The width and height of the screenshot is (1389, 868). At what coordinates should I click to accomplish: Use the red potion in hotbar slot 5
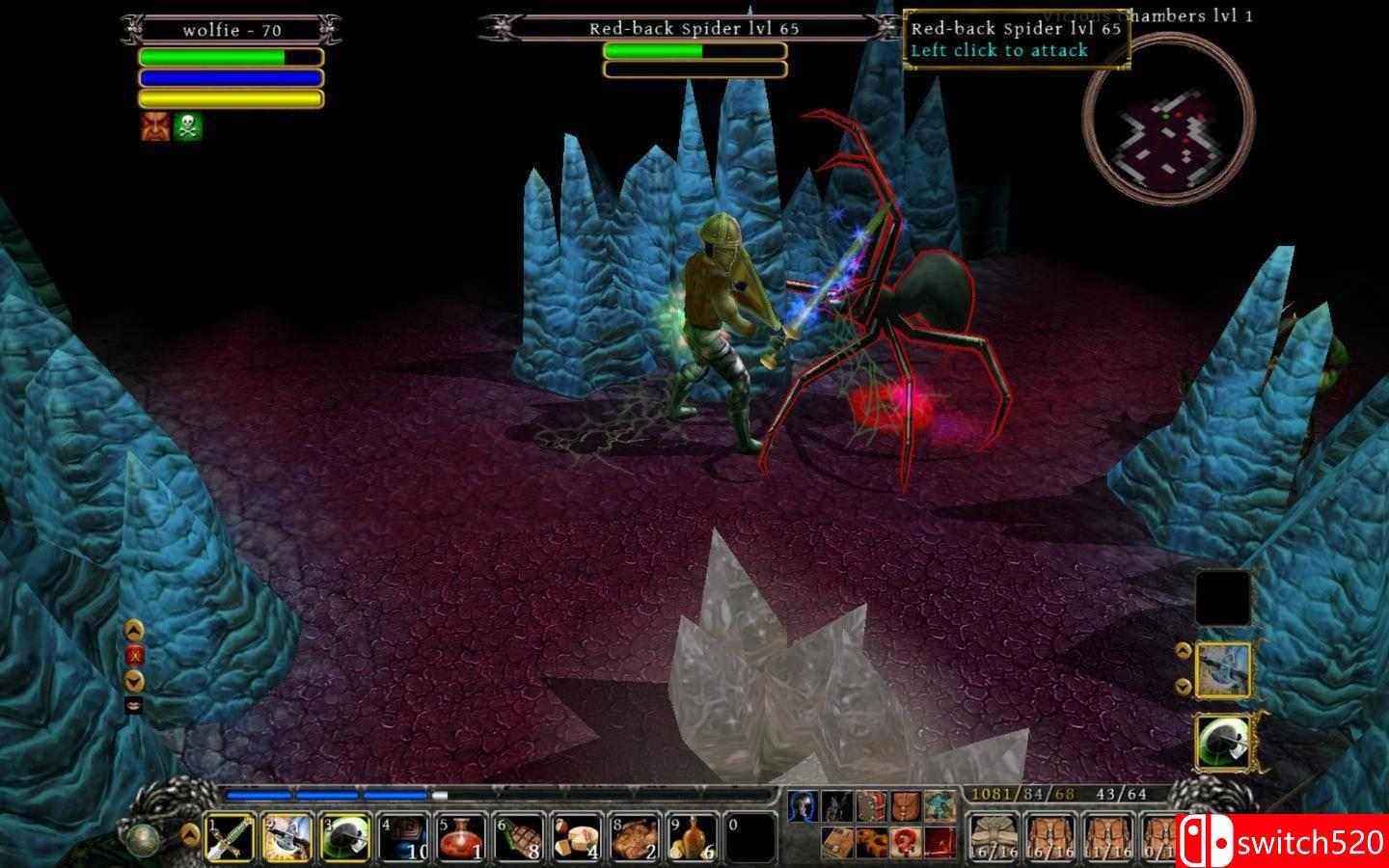[x=462, y=837]
